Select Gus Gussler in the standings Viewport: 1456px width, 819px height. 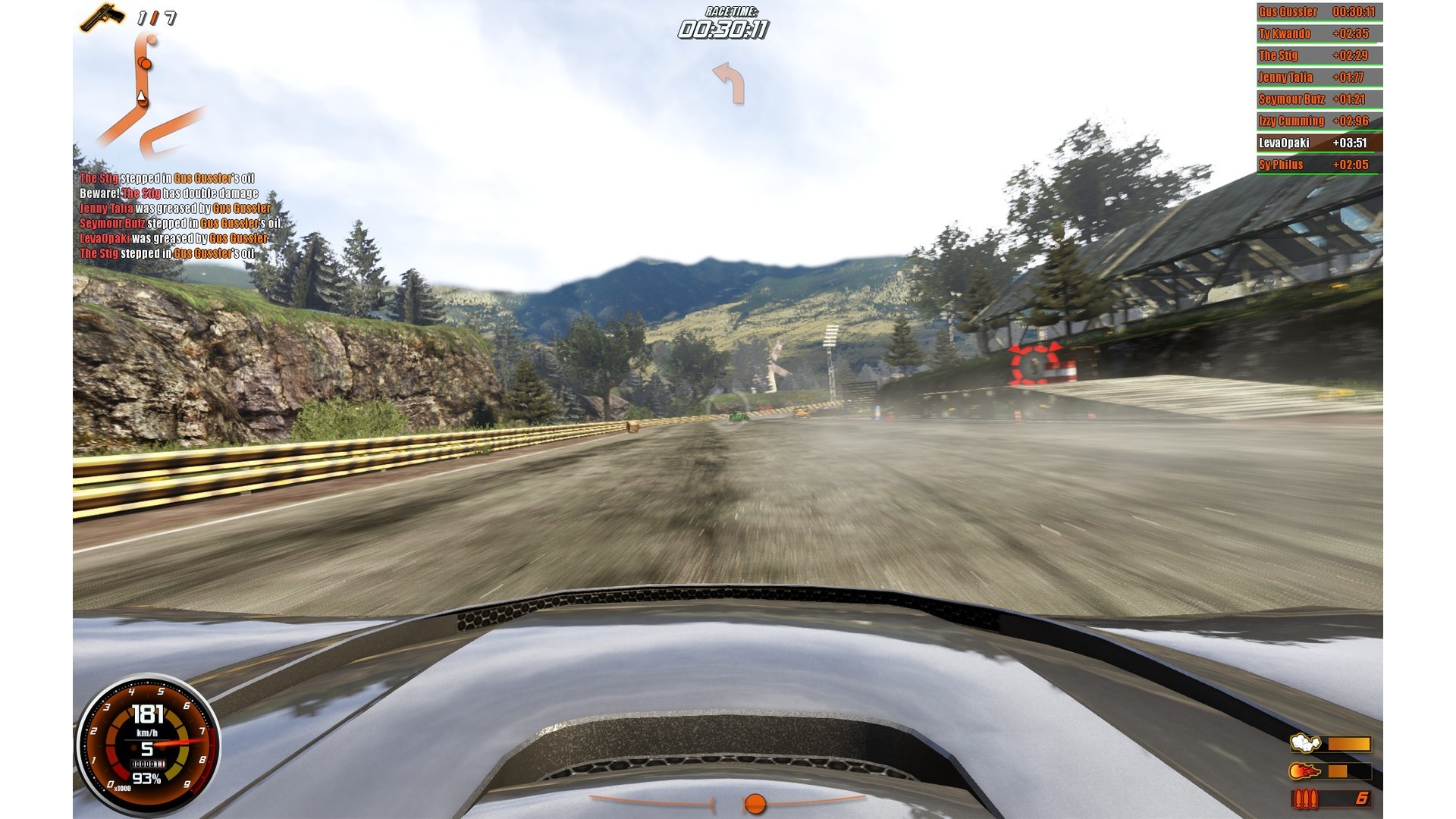coord(1319,12)
